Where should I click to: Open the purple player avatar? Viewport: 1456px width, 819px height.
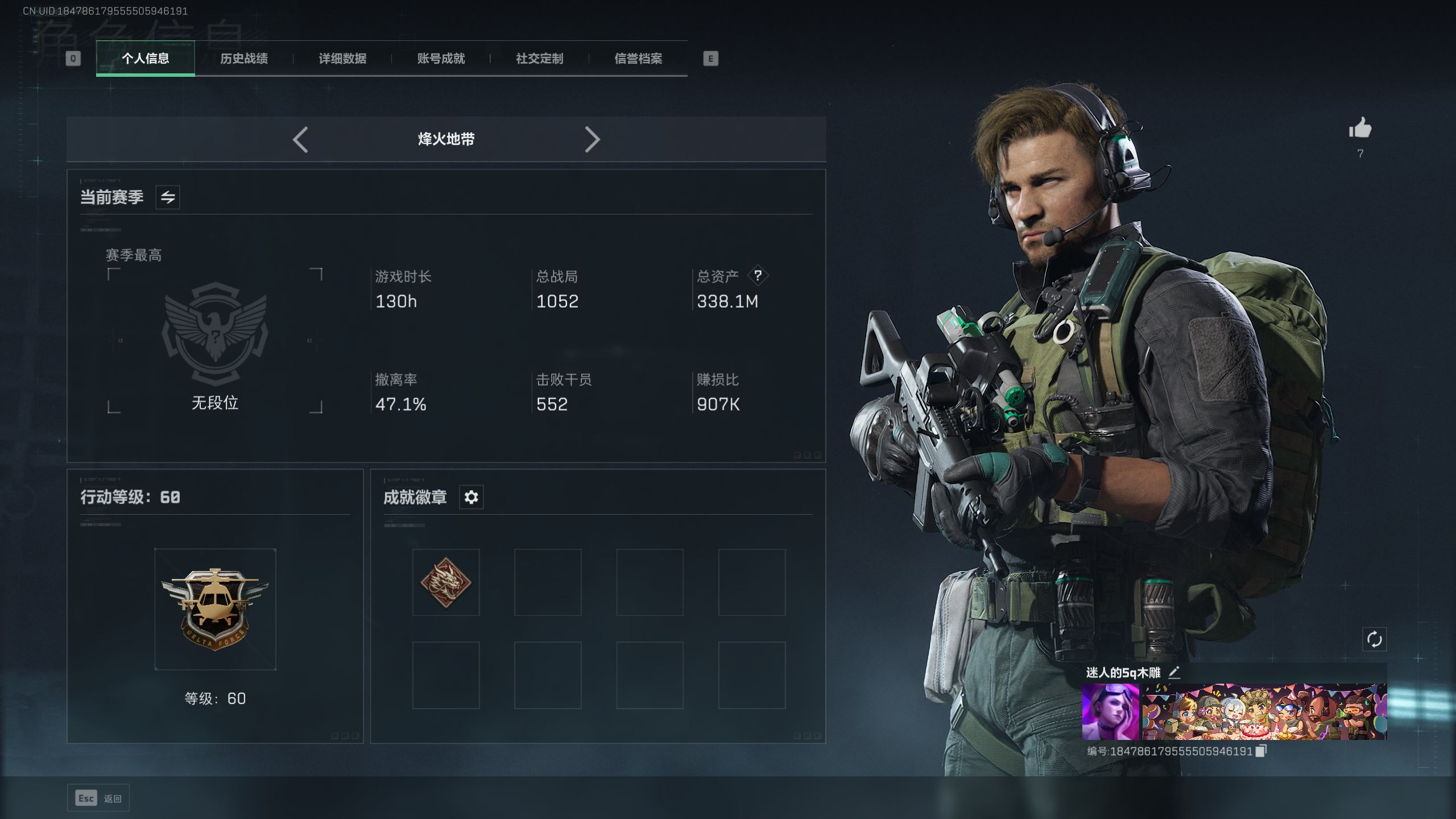[x=1110, y=712]
